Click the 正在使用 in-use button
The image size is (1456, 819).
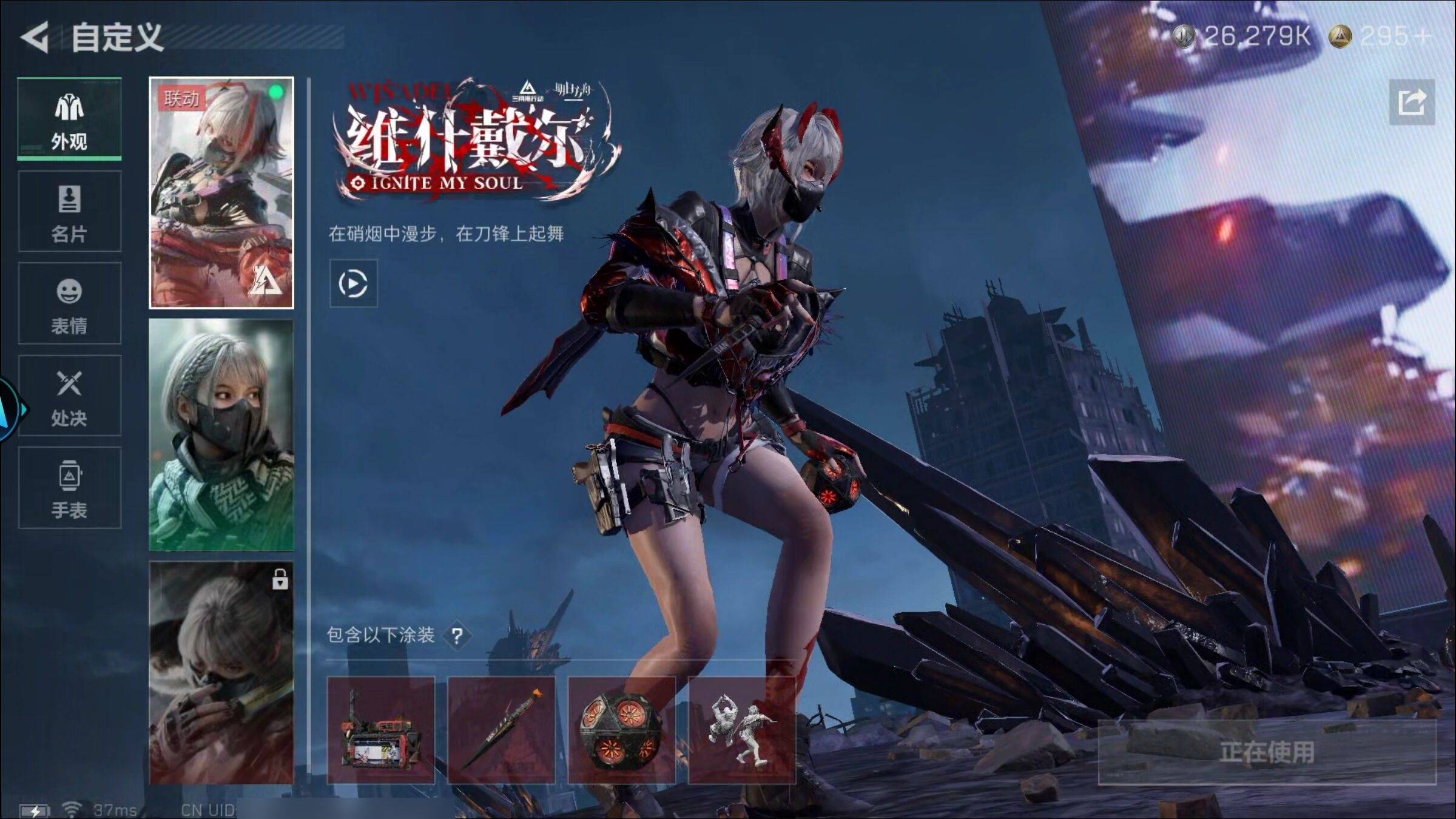1267,752
